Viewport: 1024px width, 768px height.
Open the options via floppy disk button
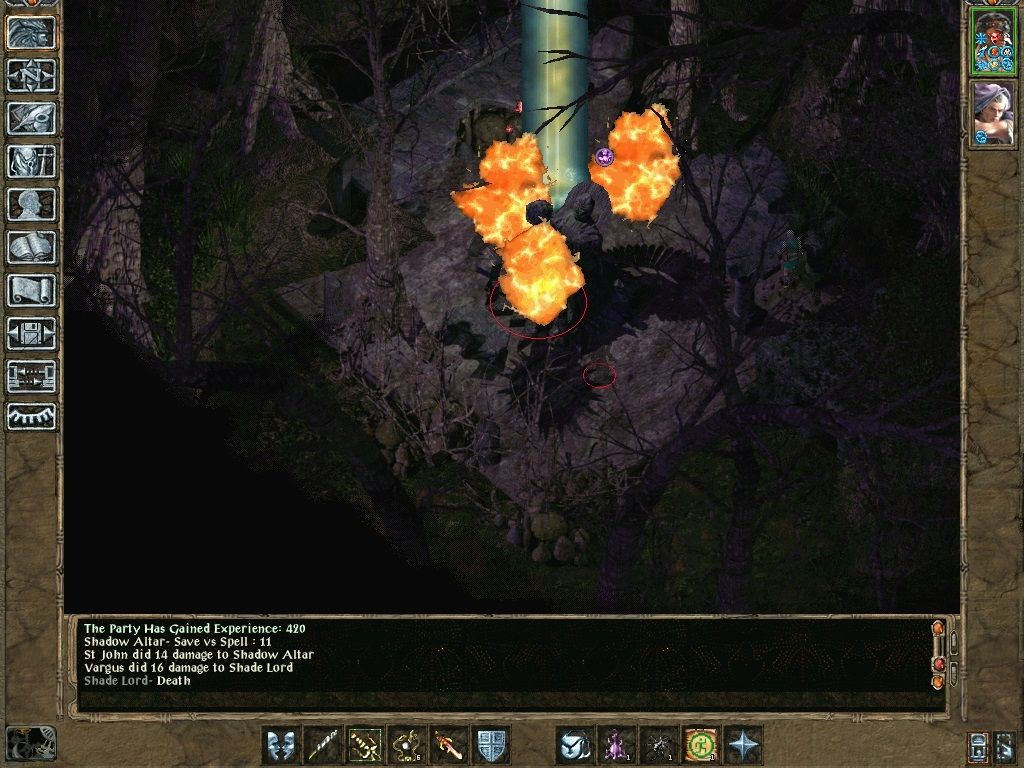coord(31,334)
